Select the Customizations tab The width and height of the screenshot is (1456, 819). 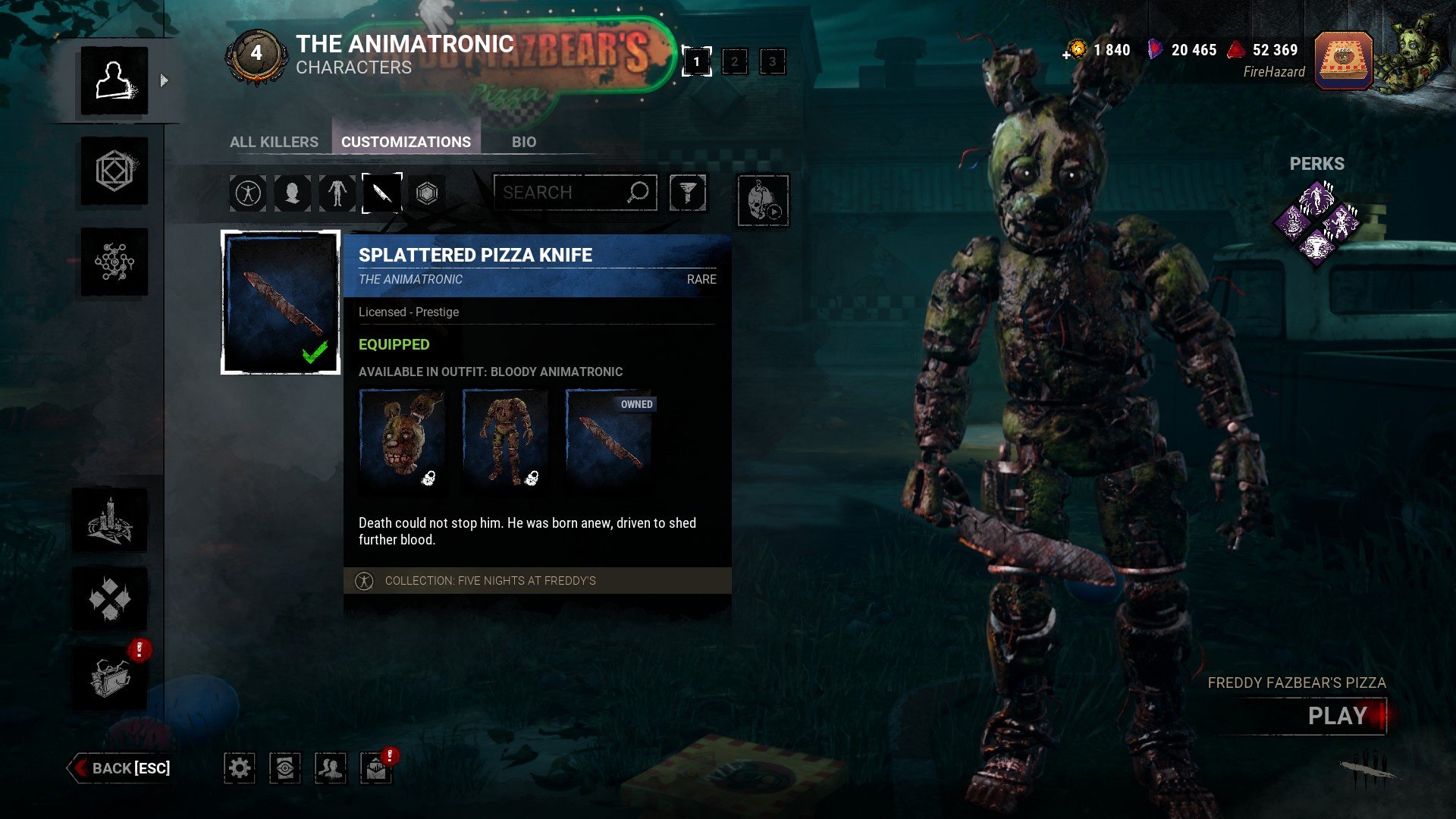tap(406, 142)
